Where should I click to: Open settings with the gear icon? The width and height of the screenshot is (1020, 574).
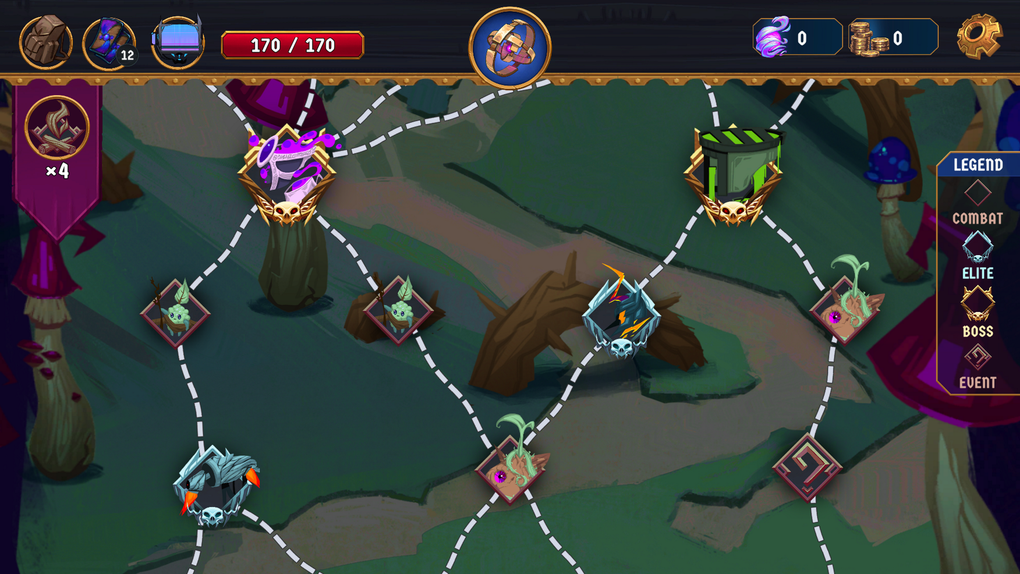click(x=978, y=38)
